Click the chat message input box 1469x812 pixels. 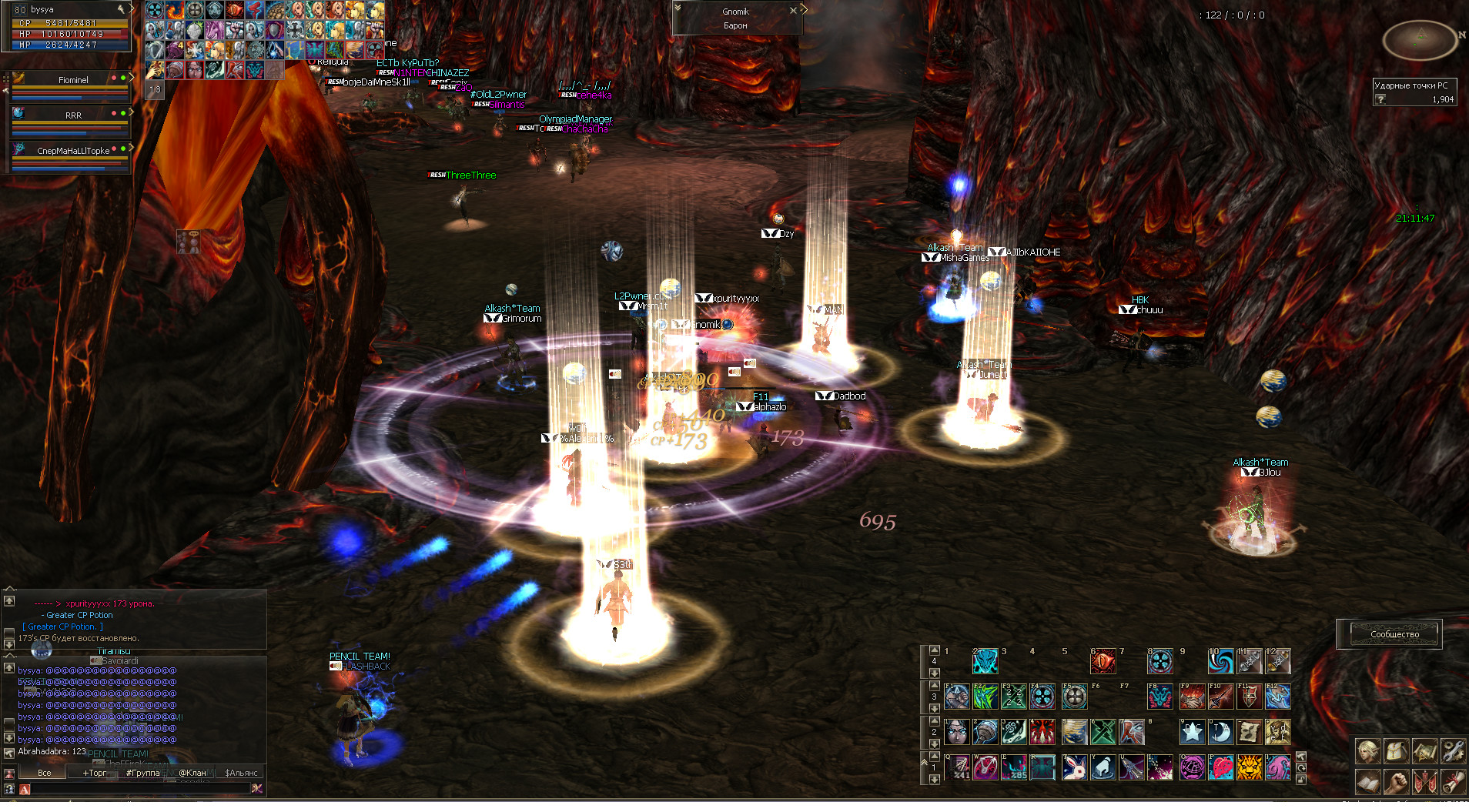pos(139,789)
